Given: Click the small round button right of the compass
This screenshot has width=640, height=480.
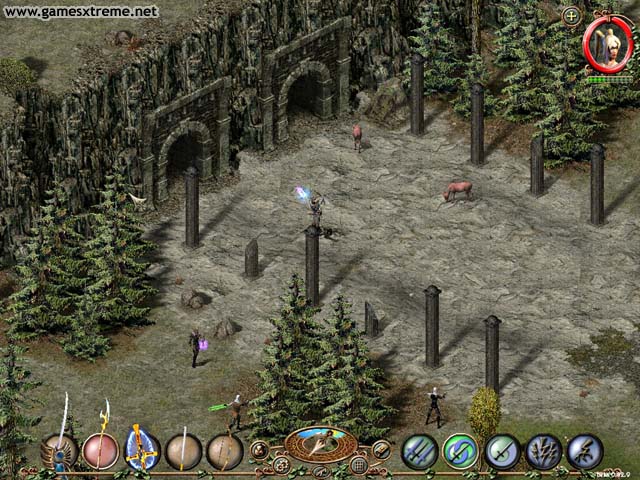Looking at the screenshot, I should pyautogui.click(x=381, y=449).
